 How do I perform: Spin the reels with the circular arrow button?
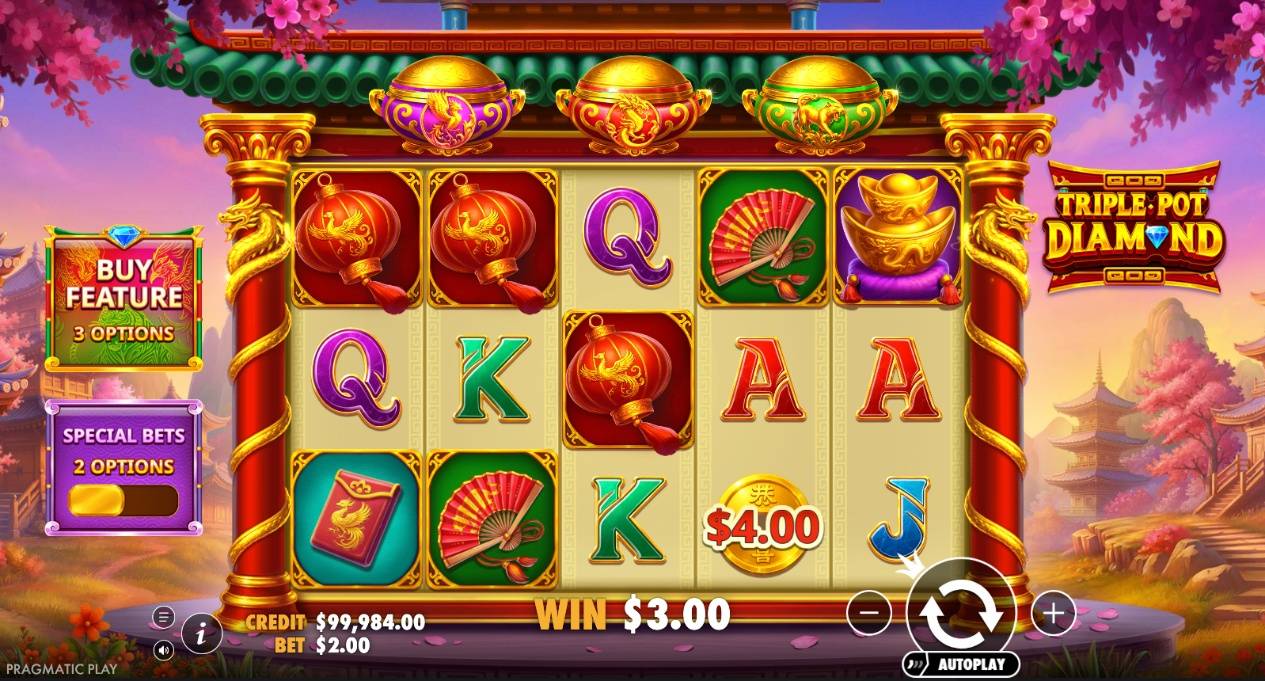960,614
